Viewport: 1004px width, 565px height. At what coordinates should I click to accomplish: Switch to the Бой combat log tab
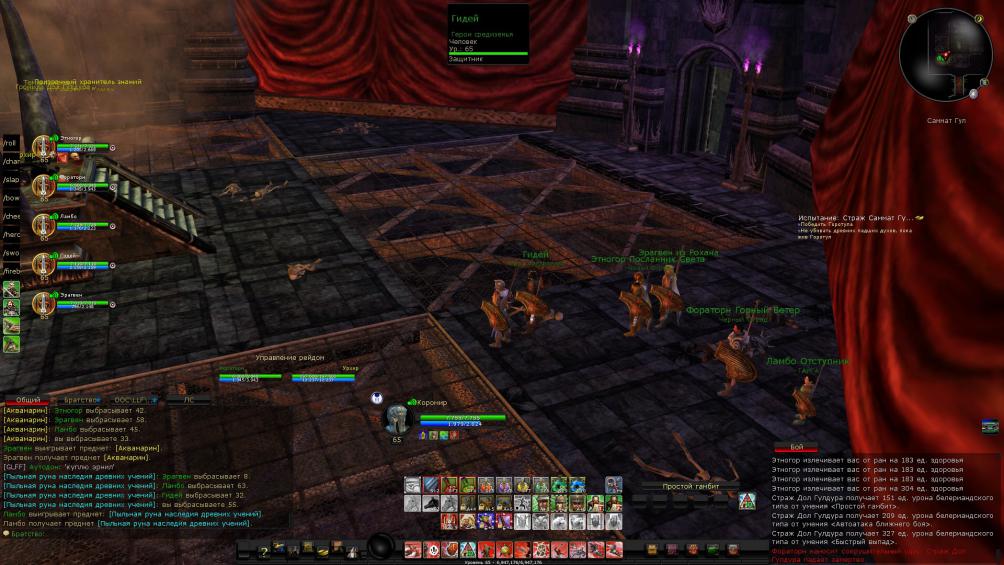click(797, 447)
